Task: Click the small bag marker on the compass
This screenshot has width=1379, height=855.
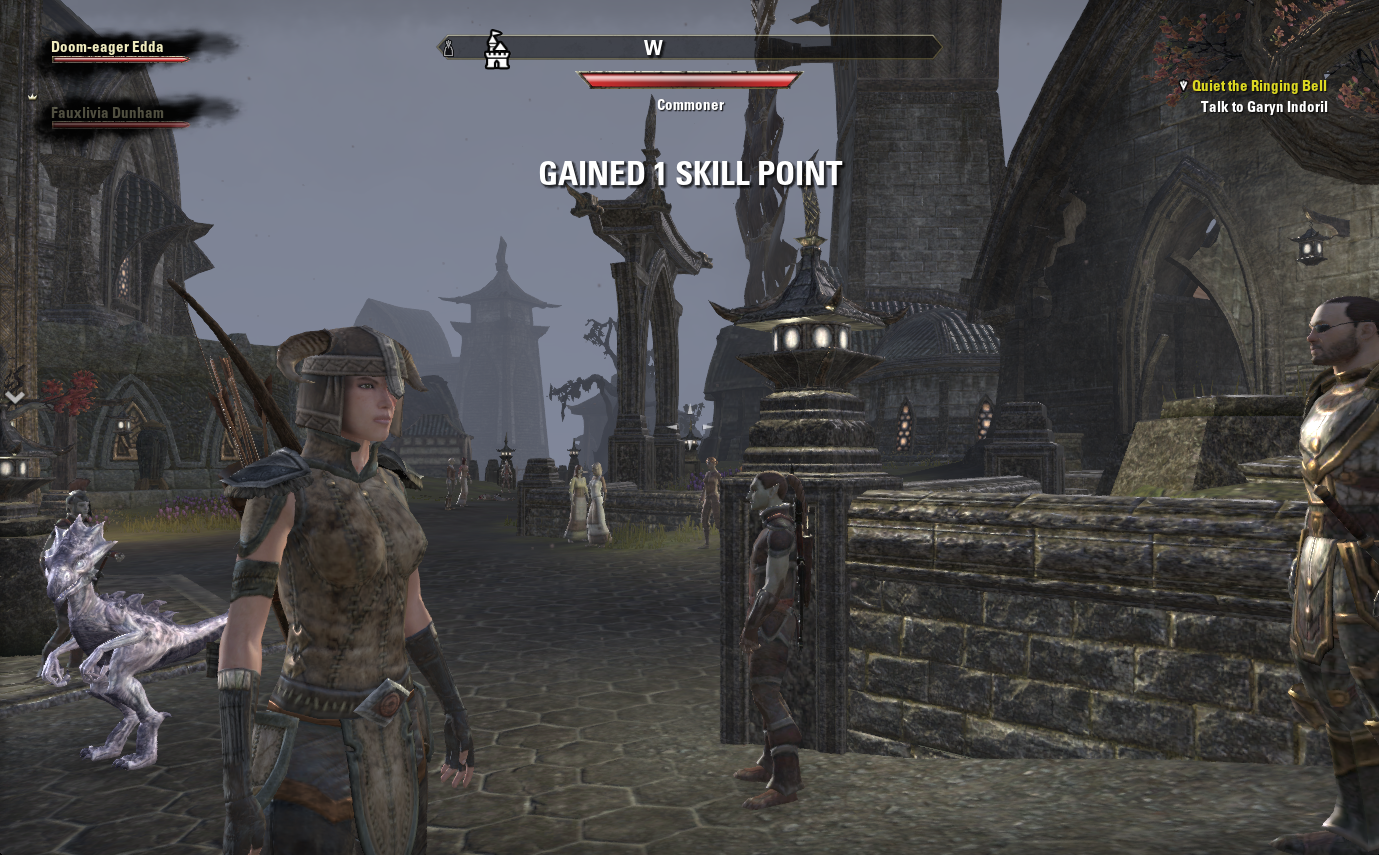Action: 449,47
